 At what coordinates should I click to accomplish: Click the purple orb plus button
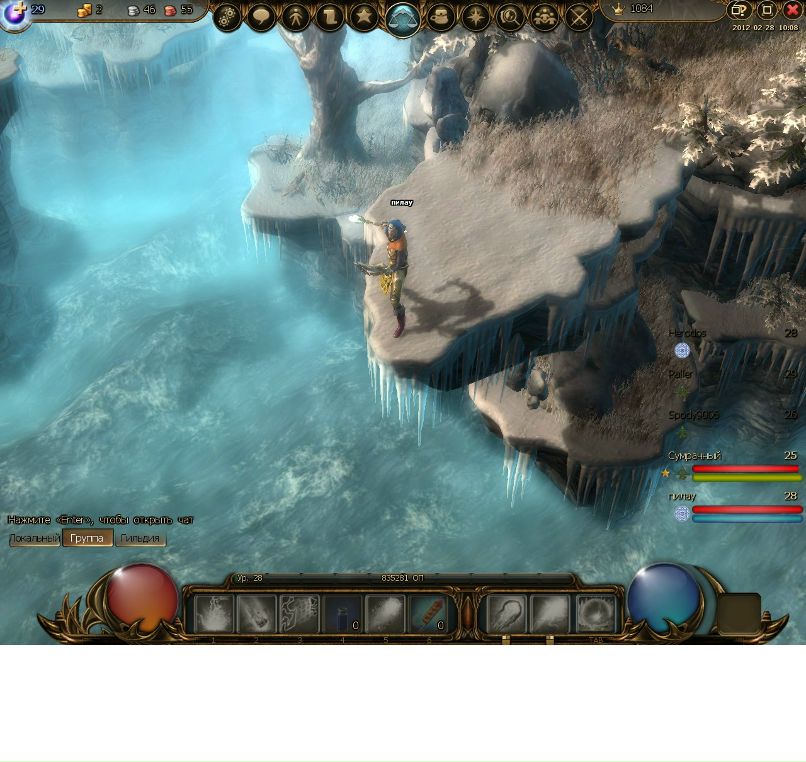pos(15,12)
